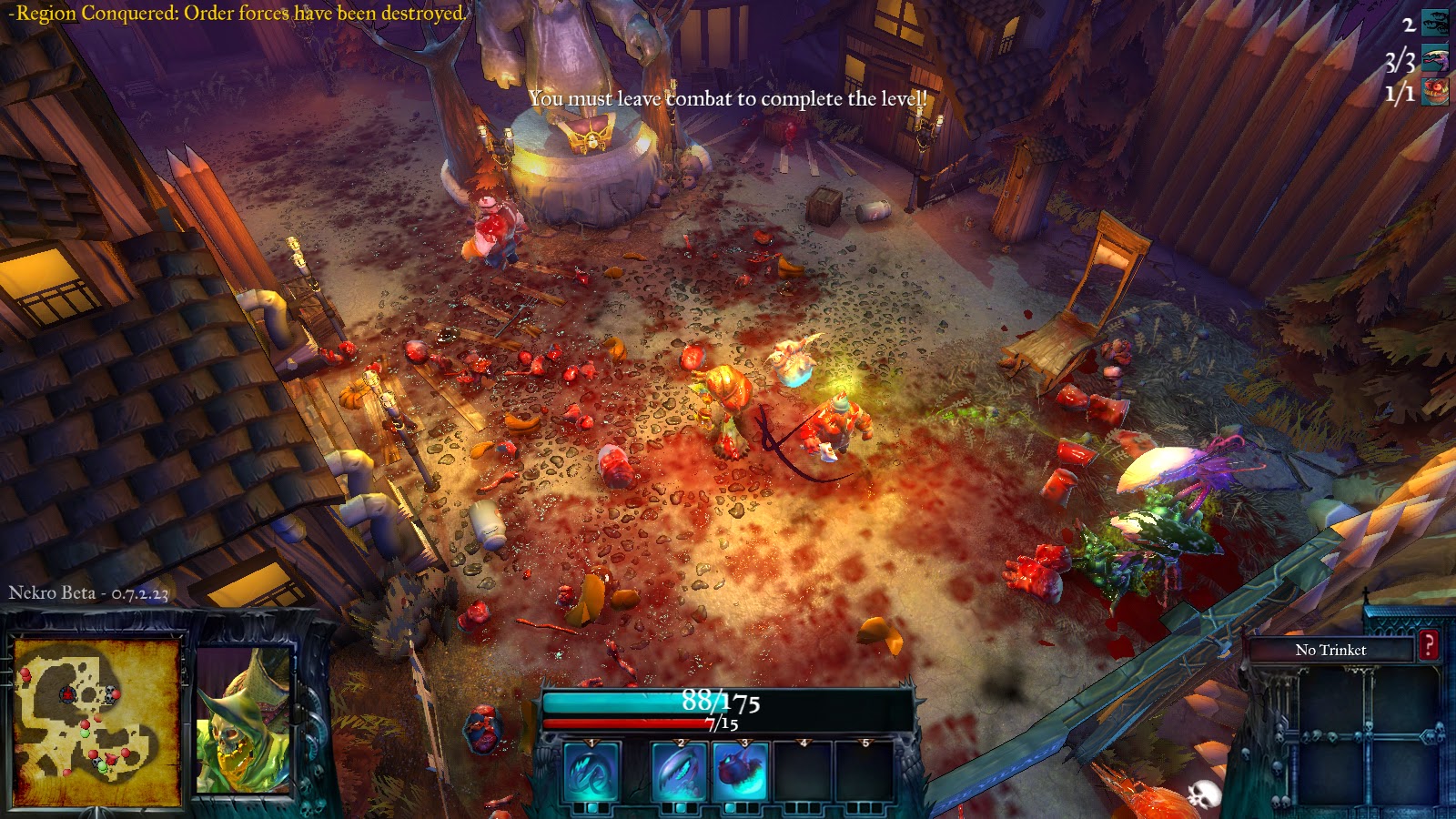The image size is (1456, 819).
Task: Click the No Trinket bar
Action: click(x=1331, y=650)
